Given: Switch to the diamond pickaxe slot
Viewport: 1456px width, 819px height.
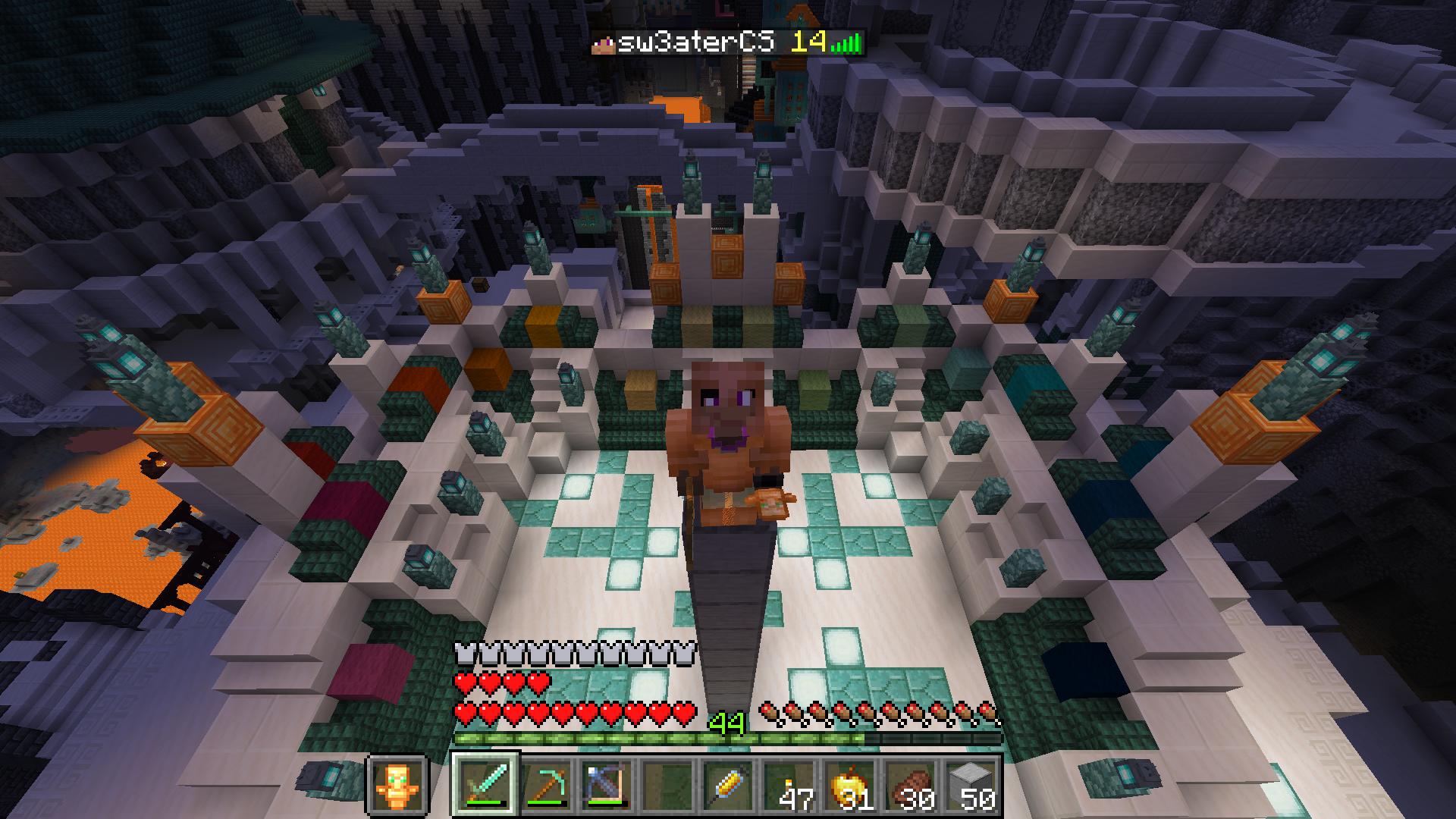Looking at the screenshot, I should pos(546,784).
